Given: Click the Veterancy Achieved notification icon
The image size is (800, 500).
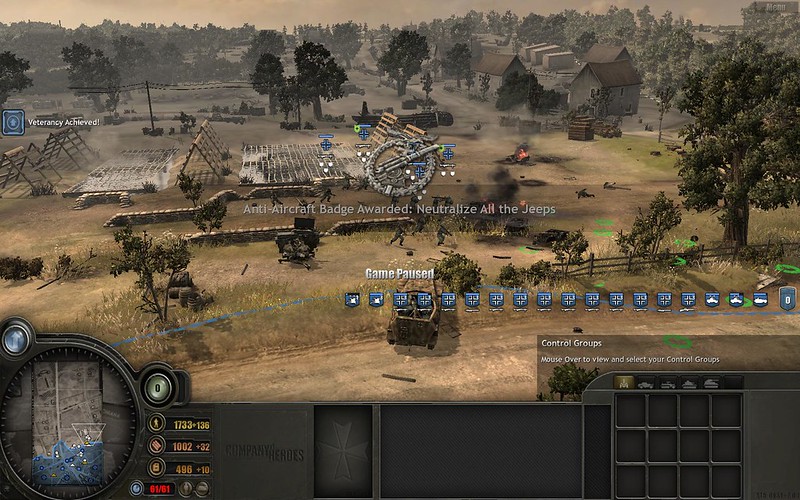Looking at the screenshot, I should click(x=12, y=122).
